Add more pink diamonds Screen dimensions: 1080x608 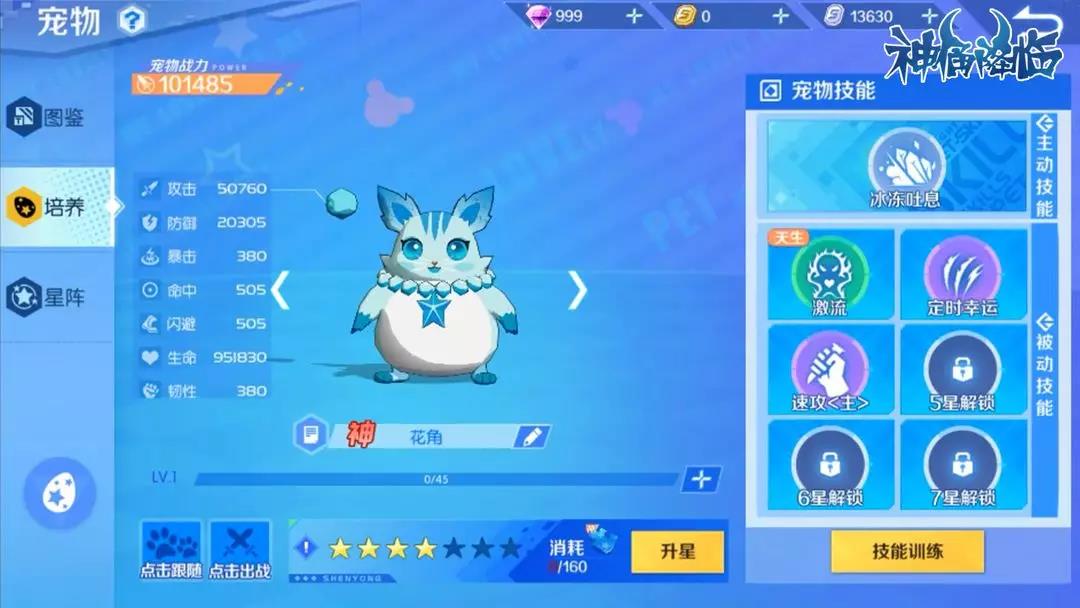coord(634,16)
